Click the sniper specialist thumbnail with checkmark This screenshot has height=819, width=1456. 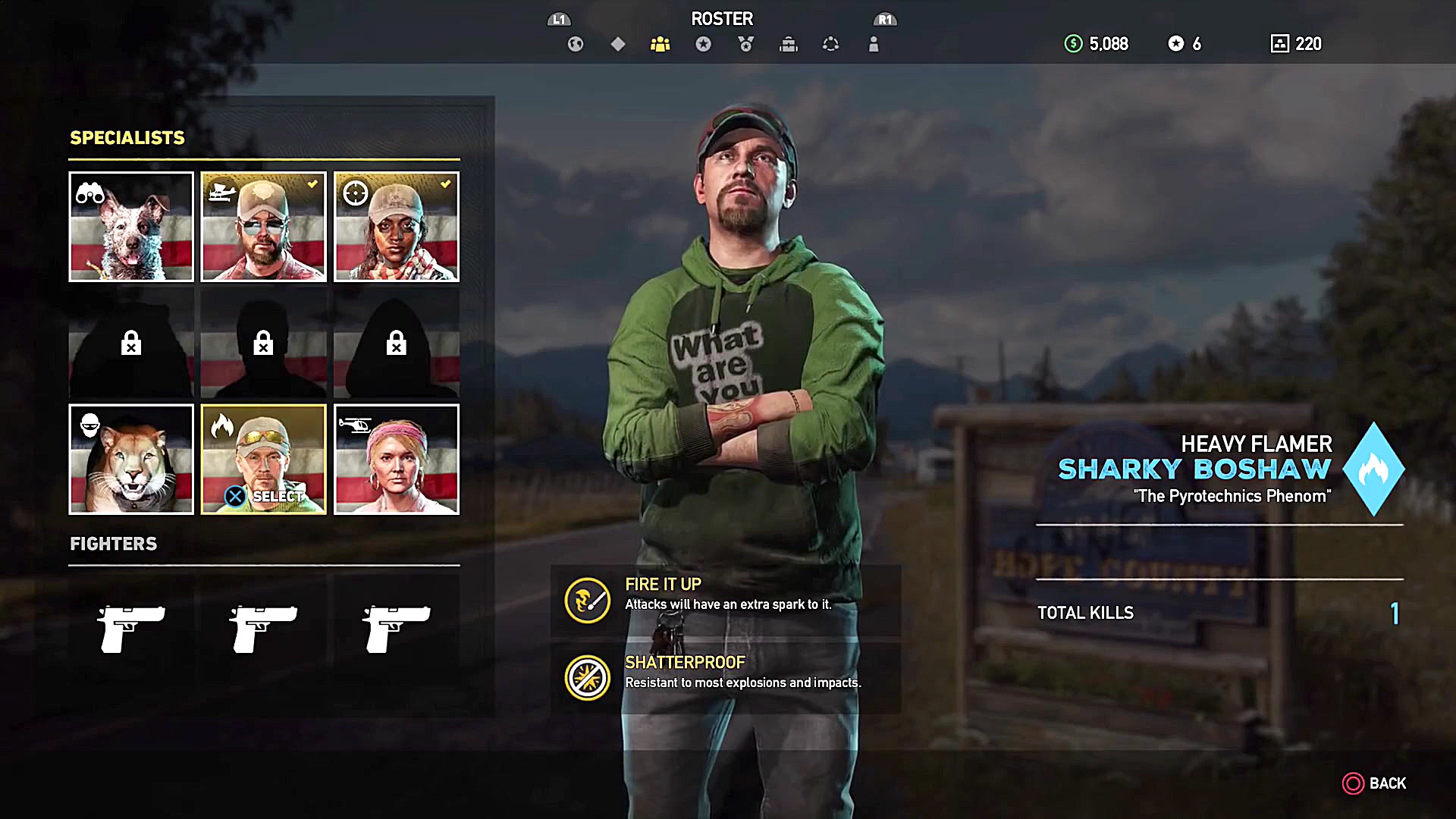click(x=396, y=227)
